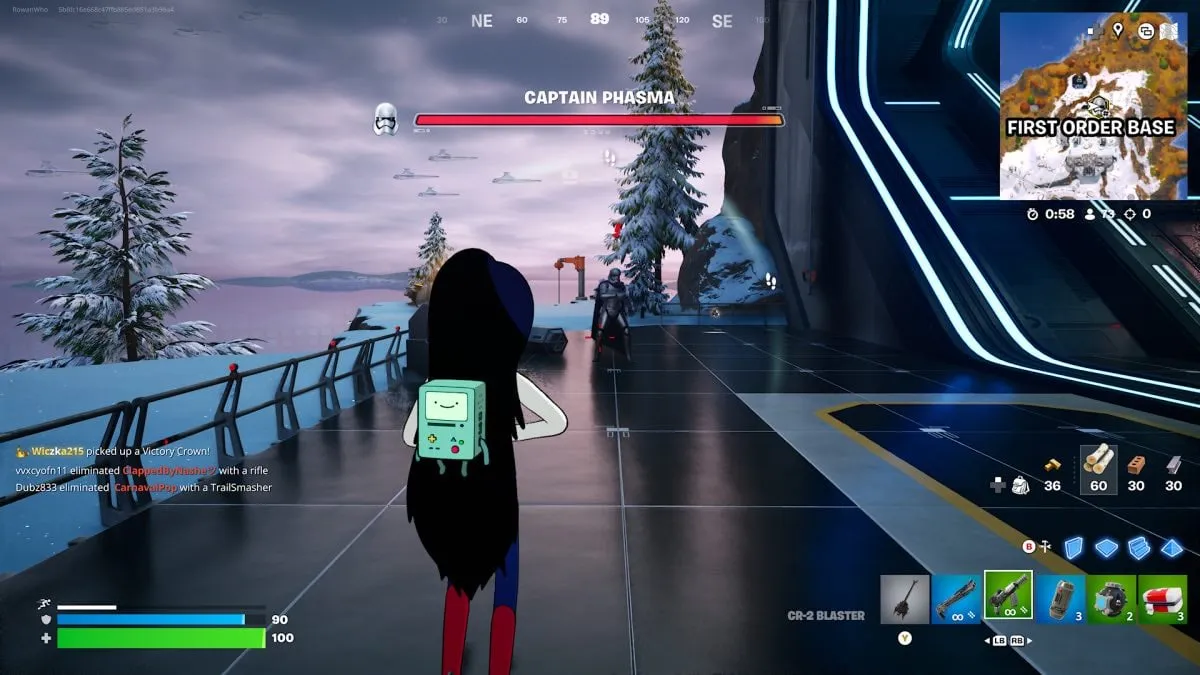Select the highlighted CR-2 Blaster slot
Image resolution: width=1200 pixels, height=675 pixels.
pos(1008,597)
